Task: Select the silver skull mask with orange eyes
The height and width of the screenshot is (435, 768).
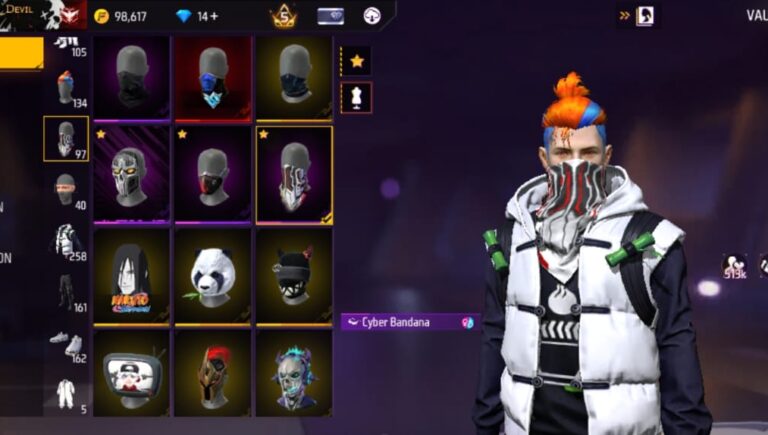Action: 132,174
